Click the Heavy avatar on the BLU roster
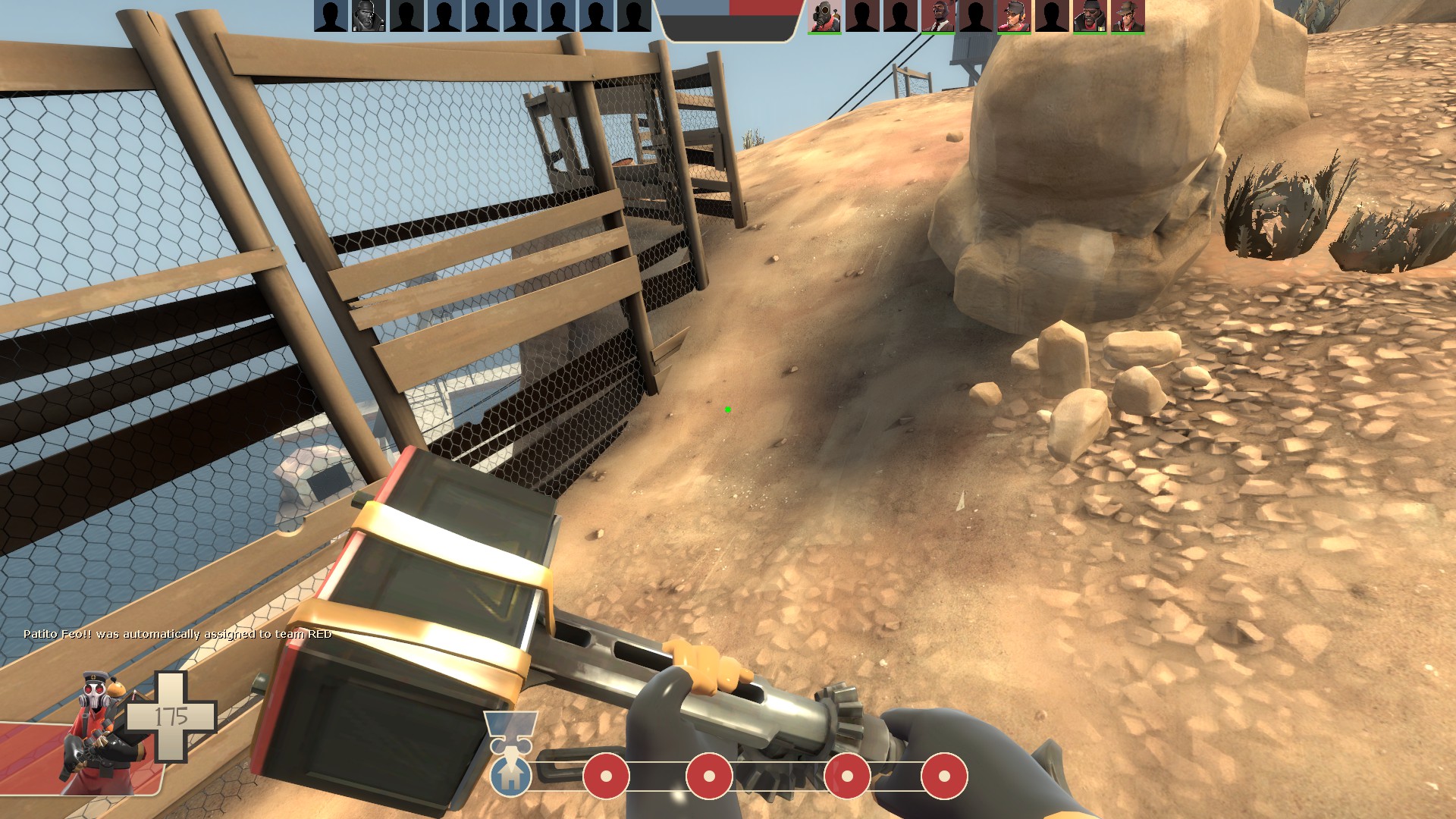 369,17
